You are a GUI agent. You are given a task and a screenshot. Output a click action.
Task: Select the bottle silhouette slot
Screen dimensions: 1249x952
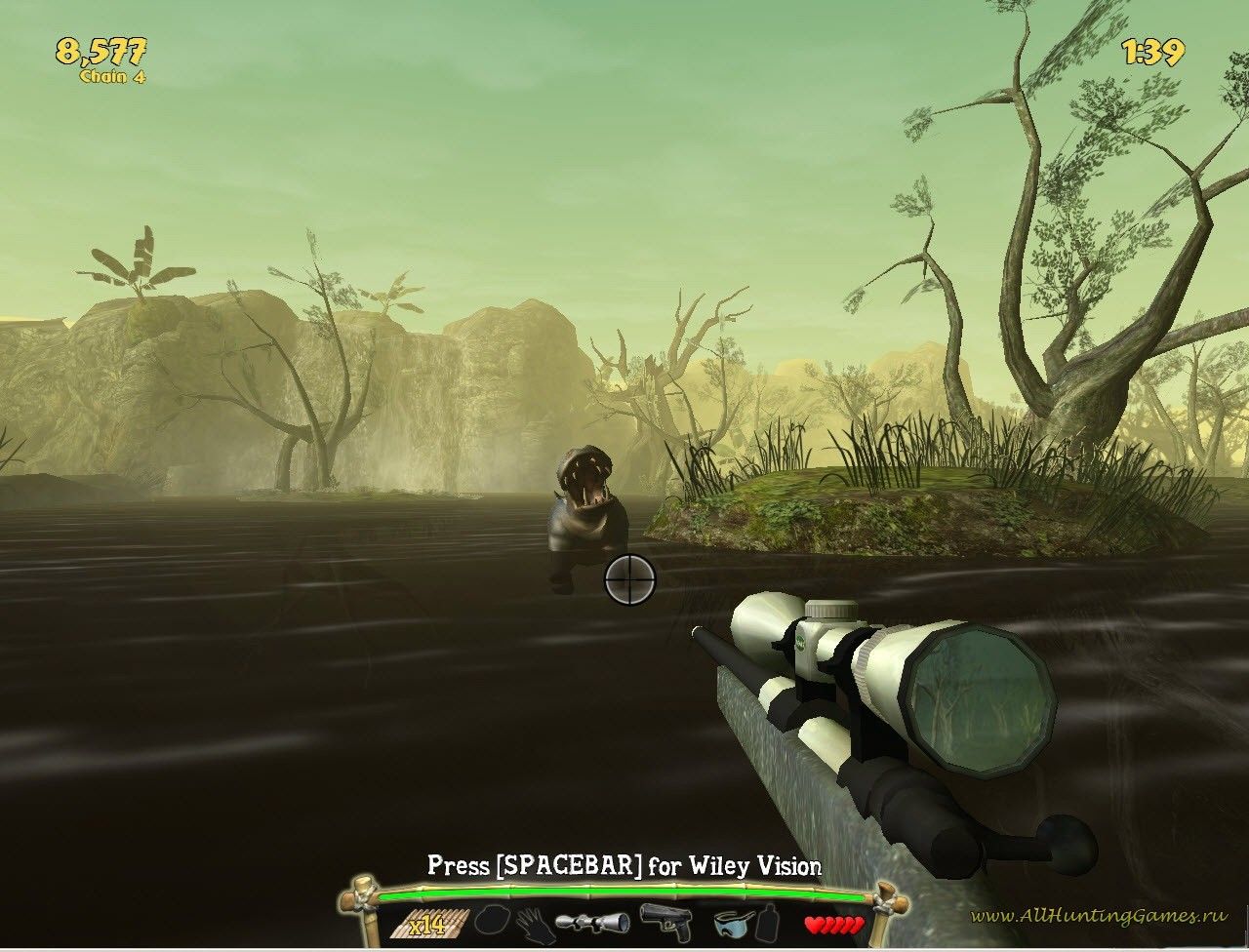click(x=770, y=922)
